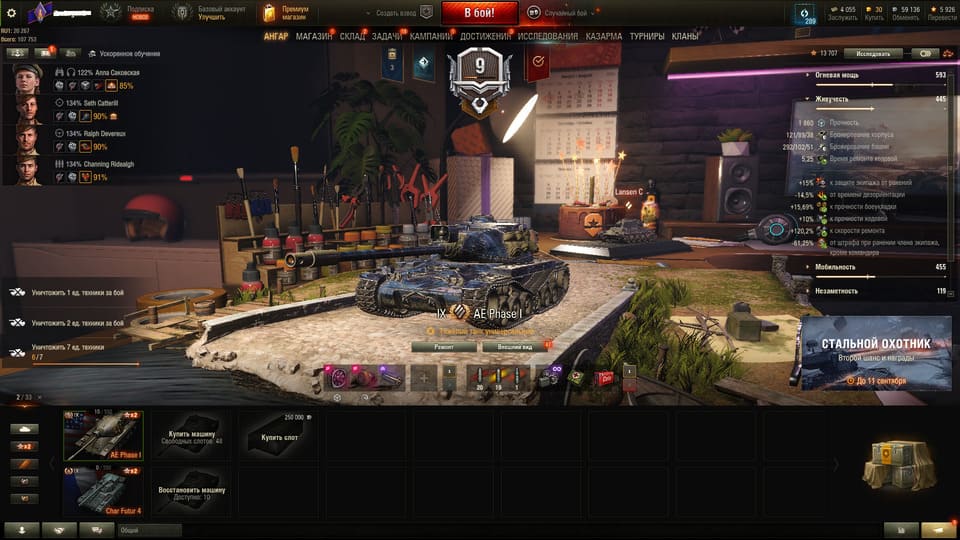Image resolution: width=960 pixels, height=540 pixels.
Task: Go to the ДОСТИЖЕНИЯ tab
Action: 485,36
